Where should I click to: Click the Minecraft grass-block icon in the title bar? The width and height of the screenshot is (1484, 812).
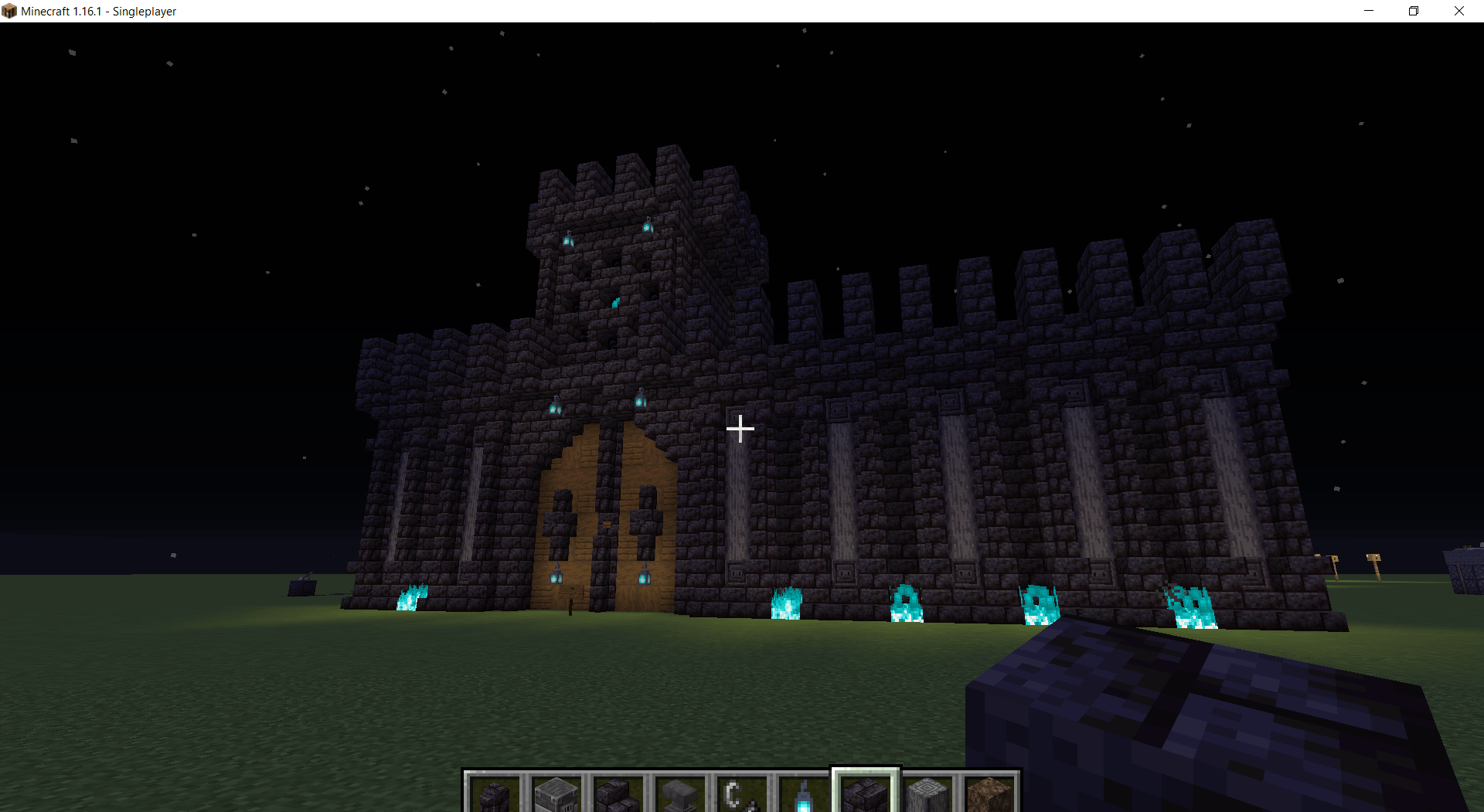pos(10,11)
